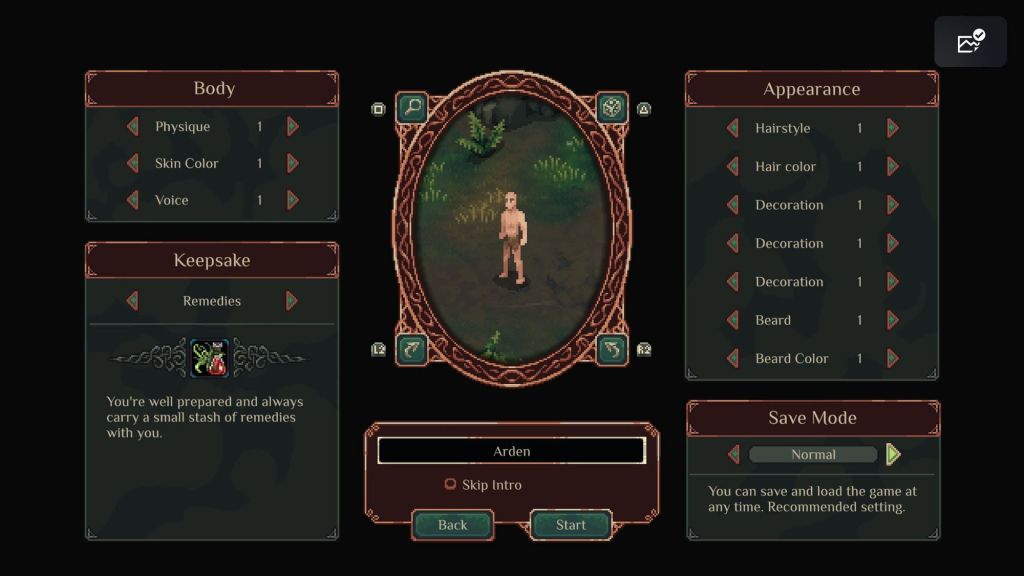Choose previous Skin Color
Screen dimensions: 1024x576
tap(132, 163)
